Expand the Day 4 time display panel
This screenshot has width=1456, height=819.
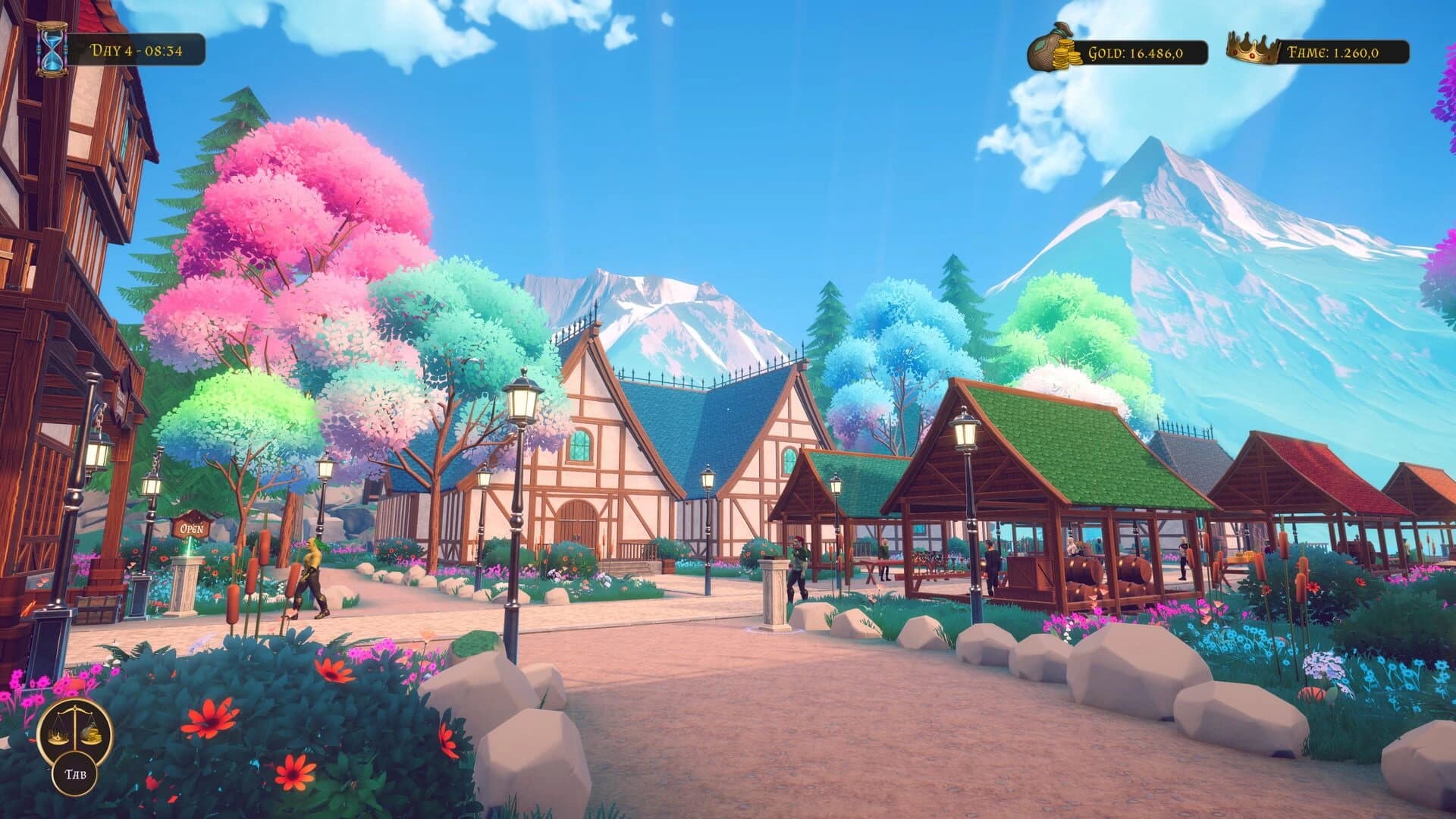pyautogui.click(x=136, y=50)
